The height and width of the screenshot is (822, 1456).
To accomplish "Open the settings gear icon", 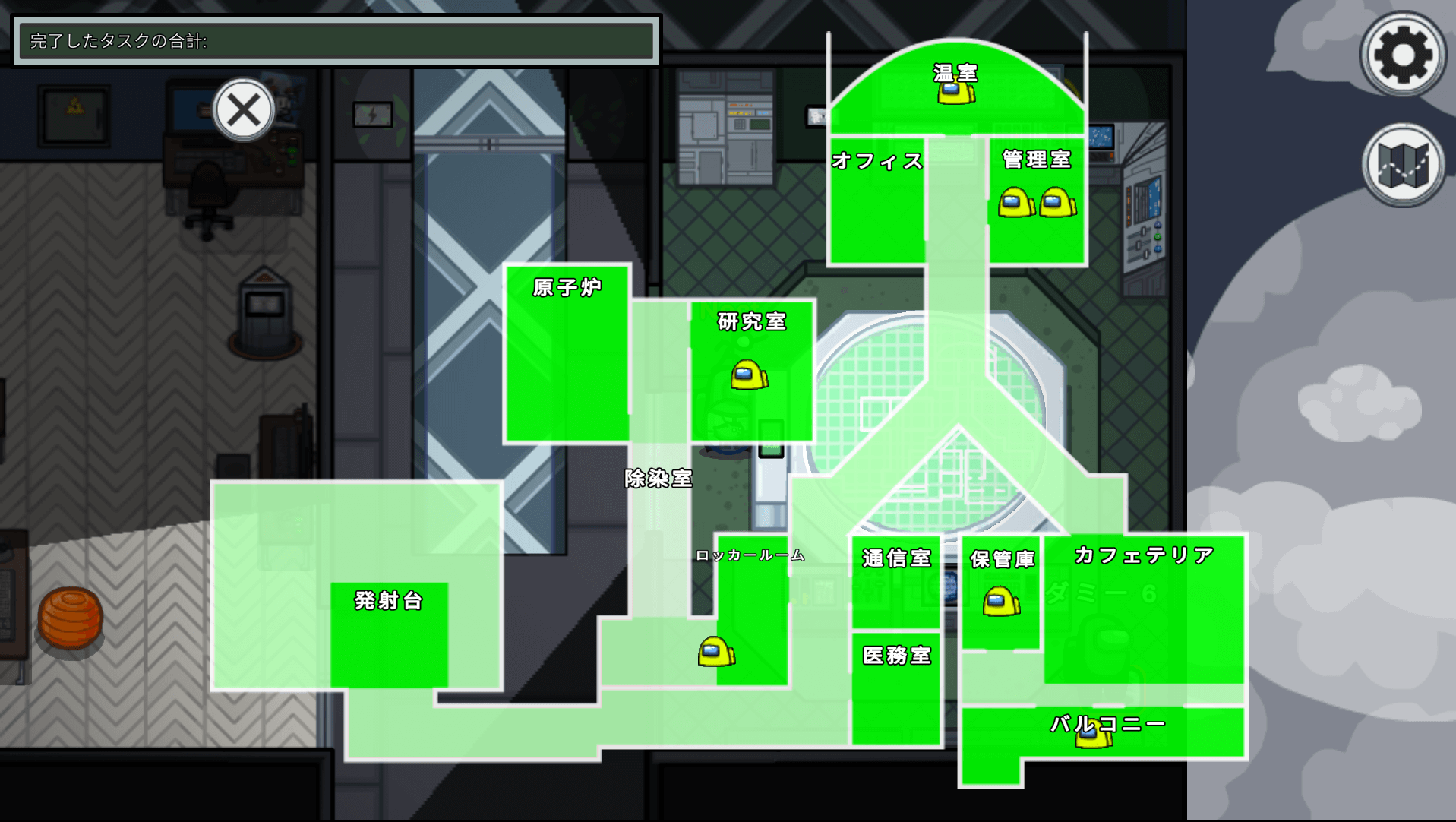I will coord(1401,53).
